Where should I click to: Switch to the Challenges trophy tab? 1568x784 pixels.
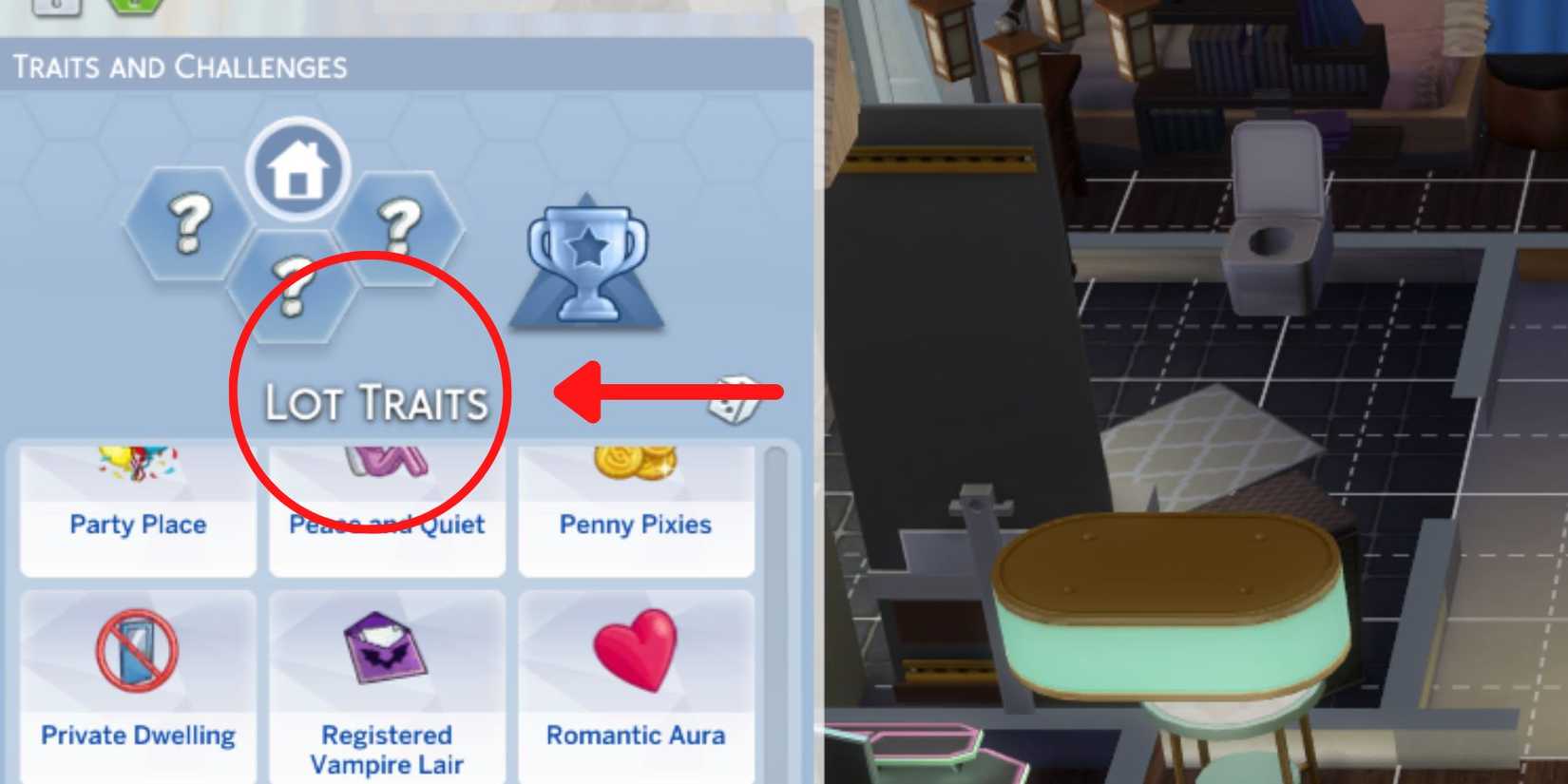[587, 261]
